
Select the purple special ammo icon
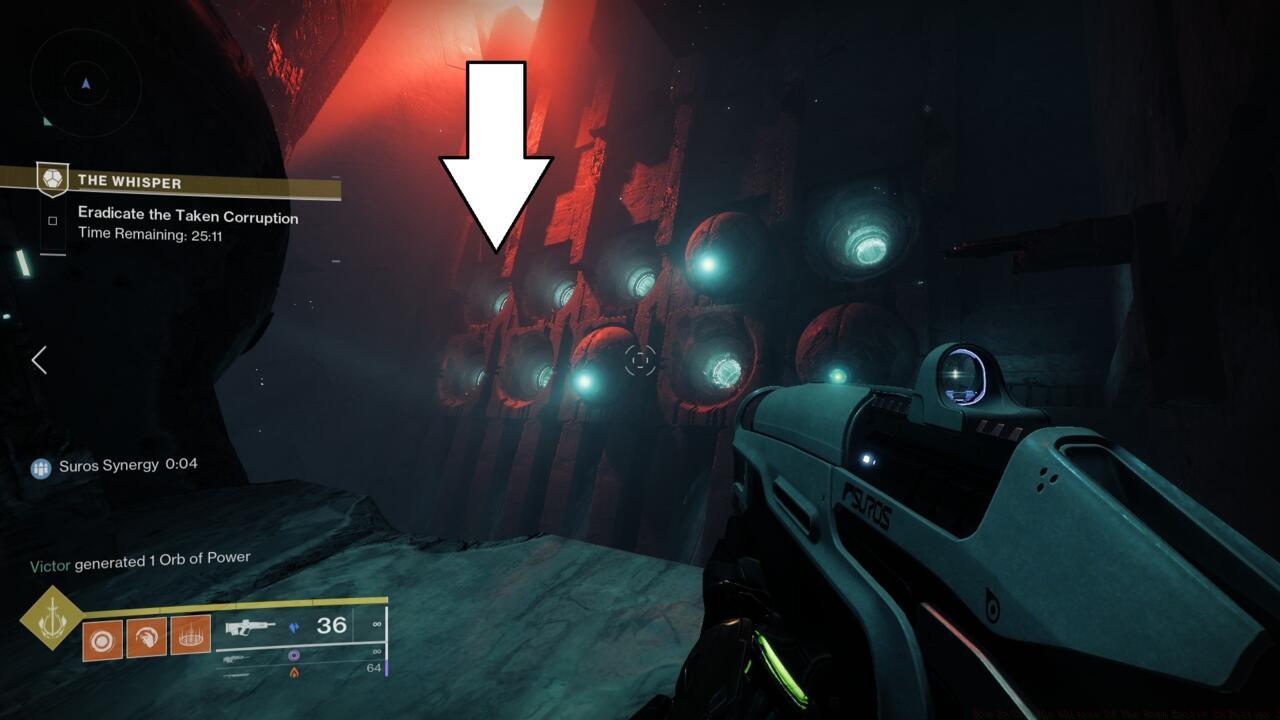point(293,655)
